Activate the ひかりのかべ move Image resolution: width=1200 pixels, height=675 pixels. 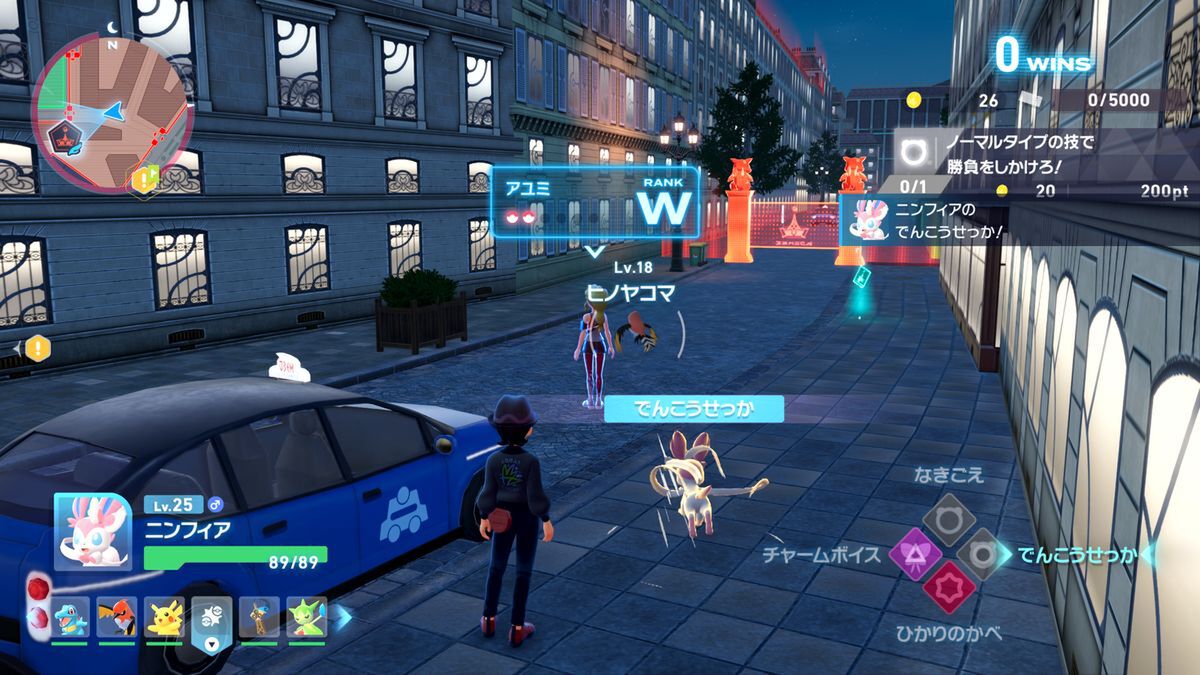click(948, 588)
